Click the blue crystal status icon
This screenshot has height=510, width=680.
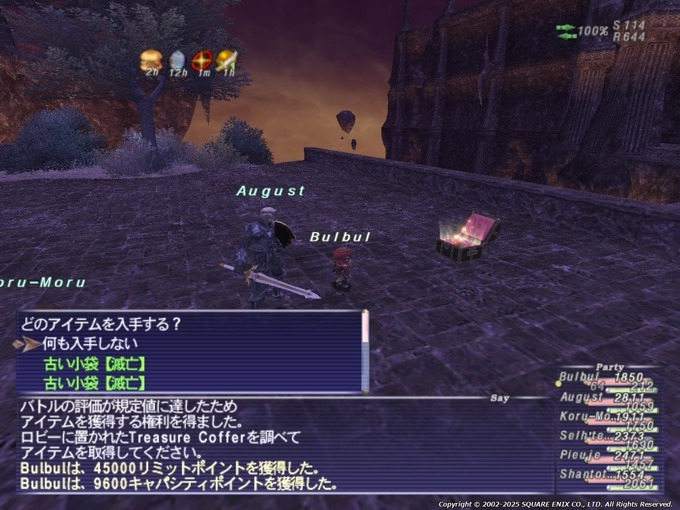tap(177, 60)
